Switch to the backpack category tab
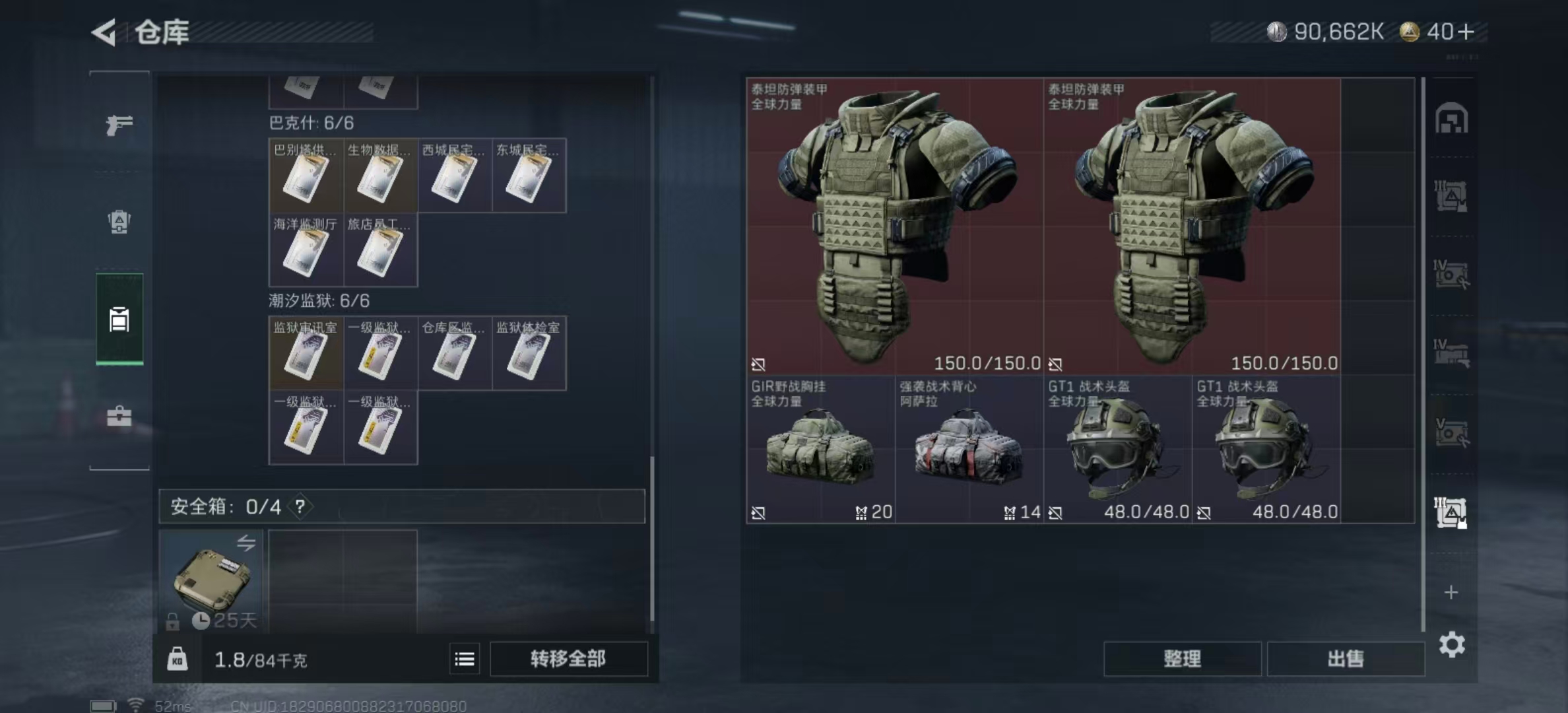This screenshot has width=1568, height=713. coord(119,222)
